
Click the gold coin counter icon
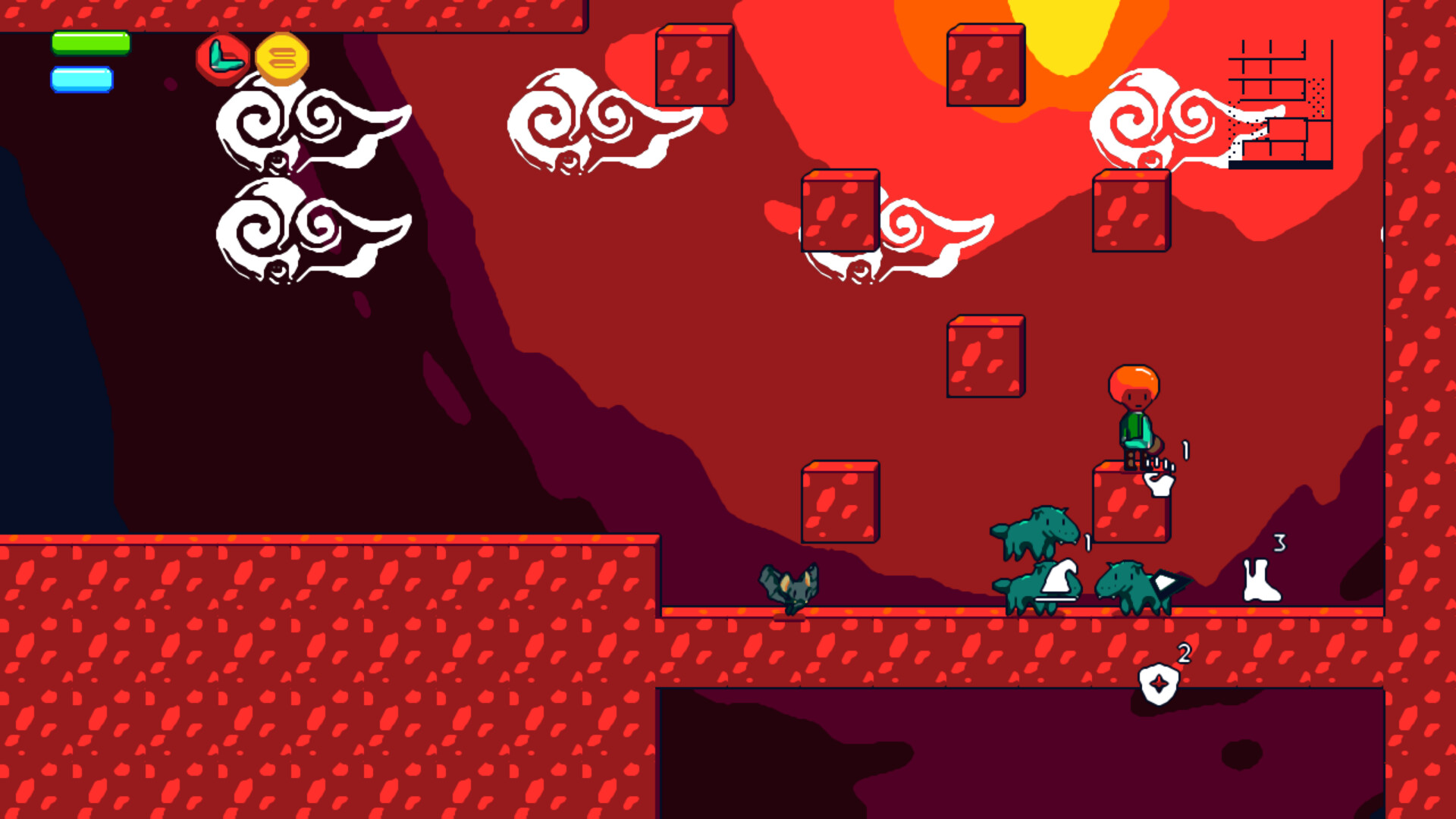click(283, 58)
